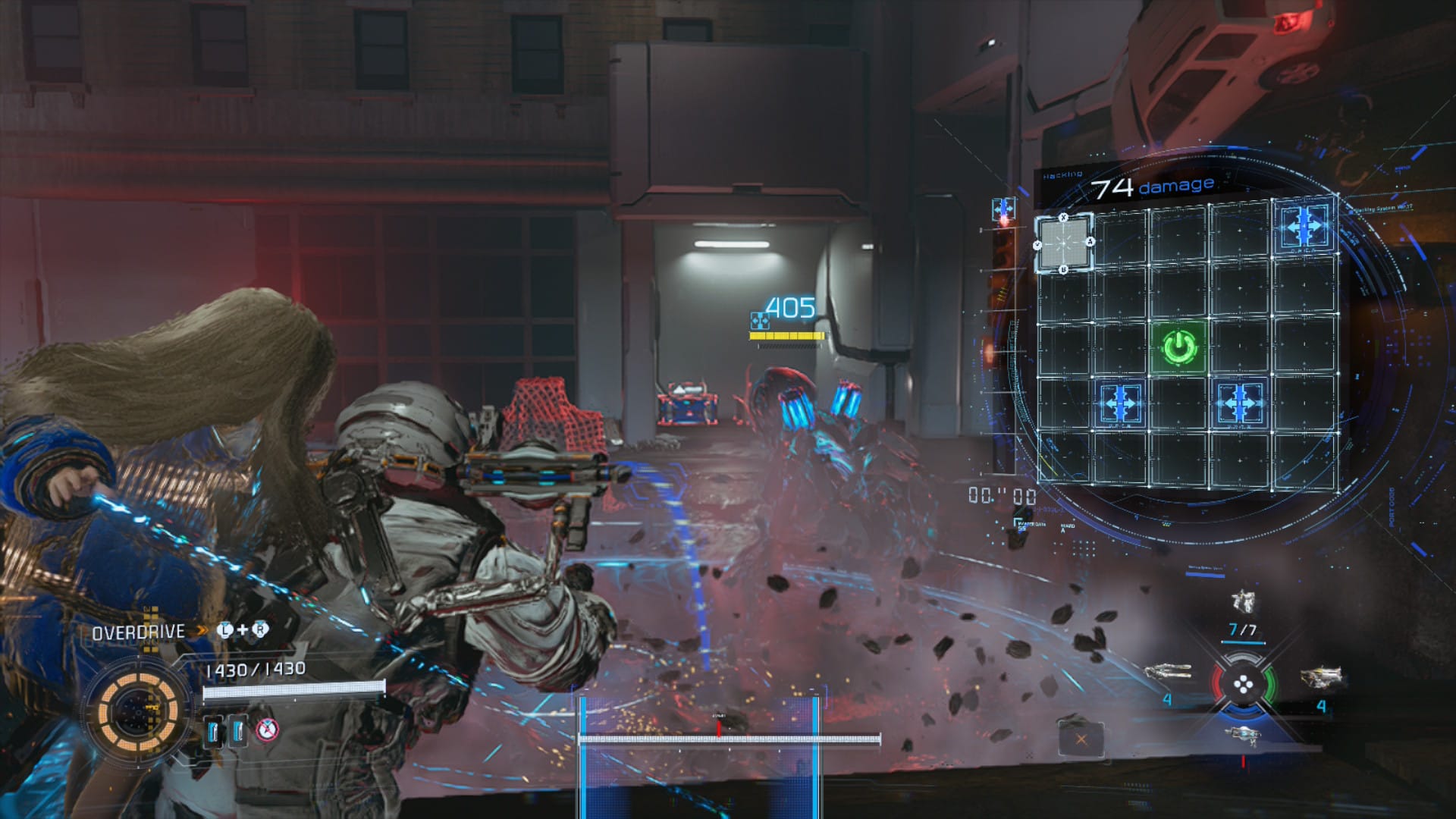Click the red crossed-out circle status icon
1456x819 pixels.
[267, 730]
